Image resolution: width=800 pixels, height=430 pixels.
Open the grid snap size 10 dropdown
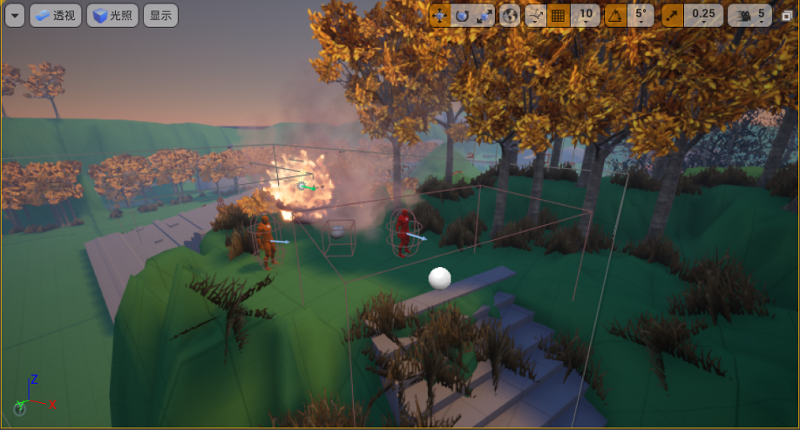[x=586, y=15]
